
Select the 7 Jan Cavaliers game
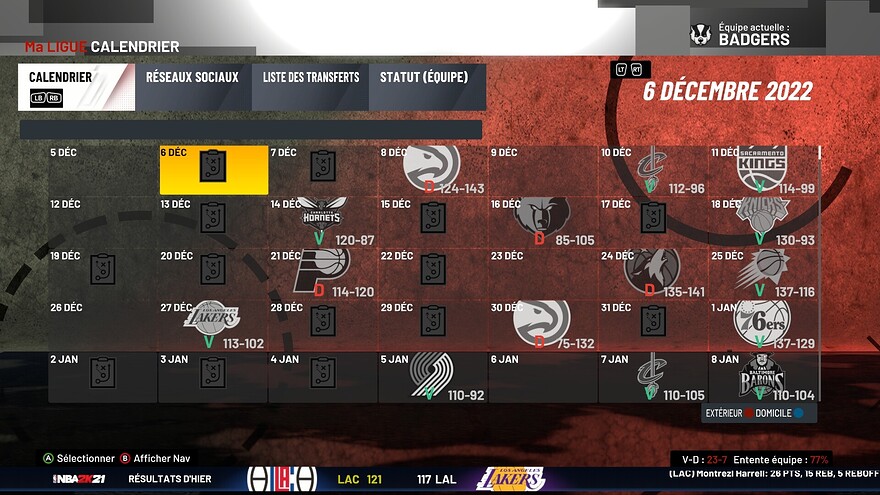(x=652, y=376)
